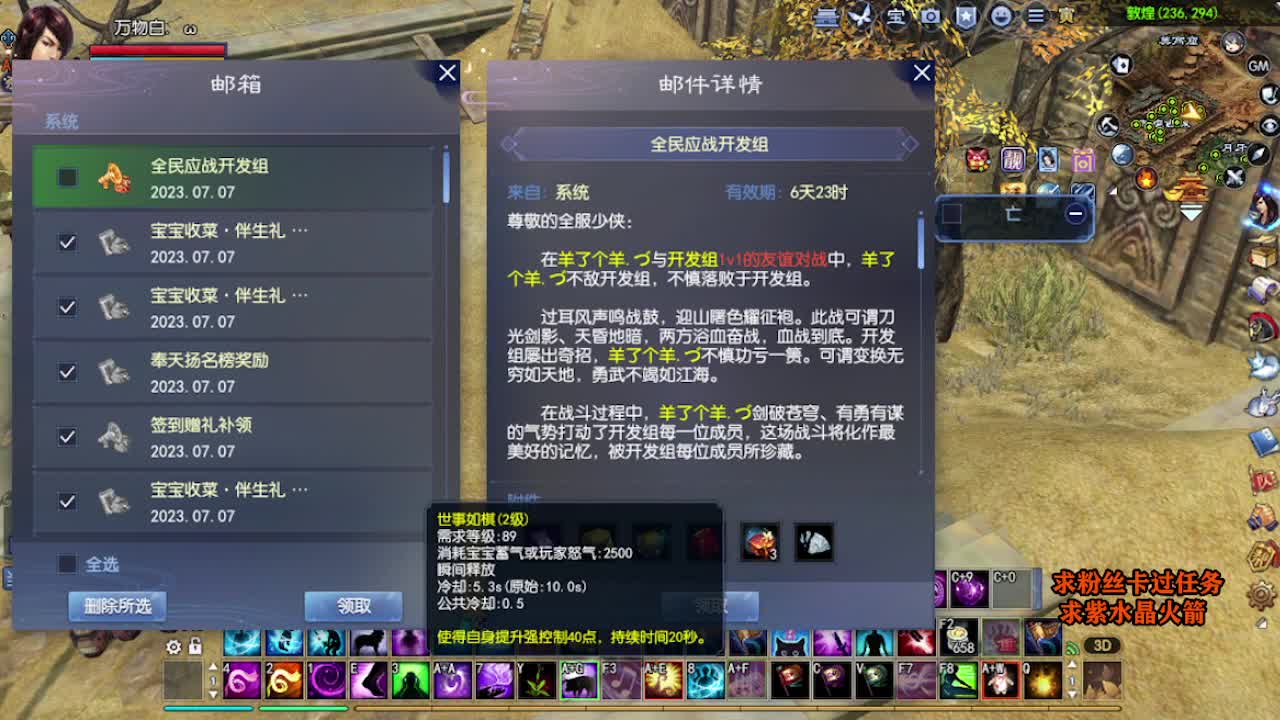Screen dimensions: 1280x720
Task: Select the crossed swords PvP icon under minimap
Action: pos(1233,176)
